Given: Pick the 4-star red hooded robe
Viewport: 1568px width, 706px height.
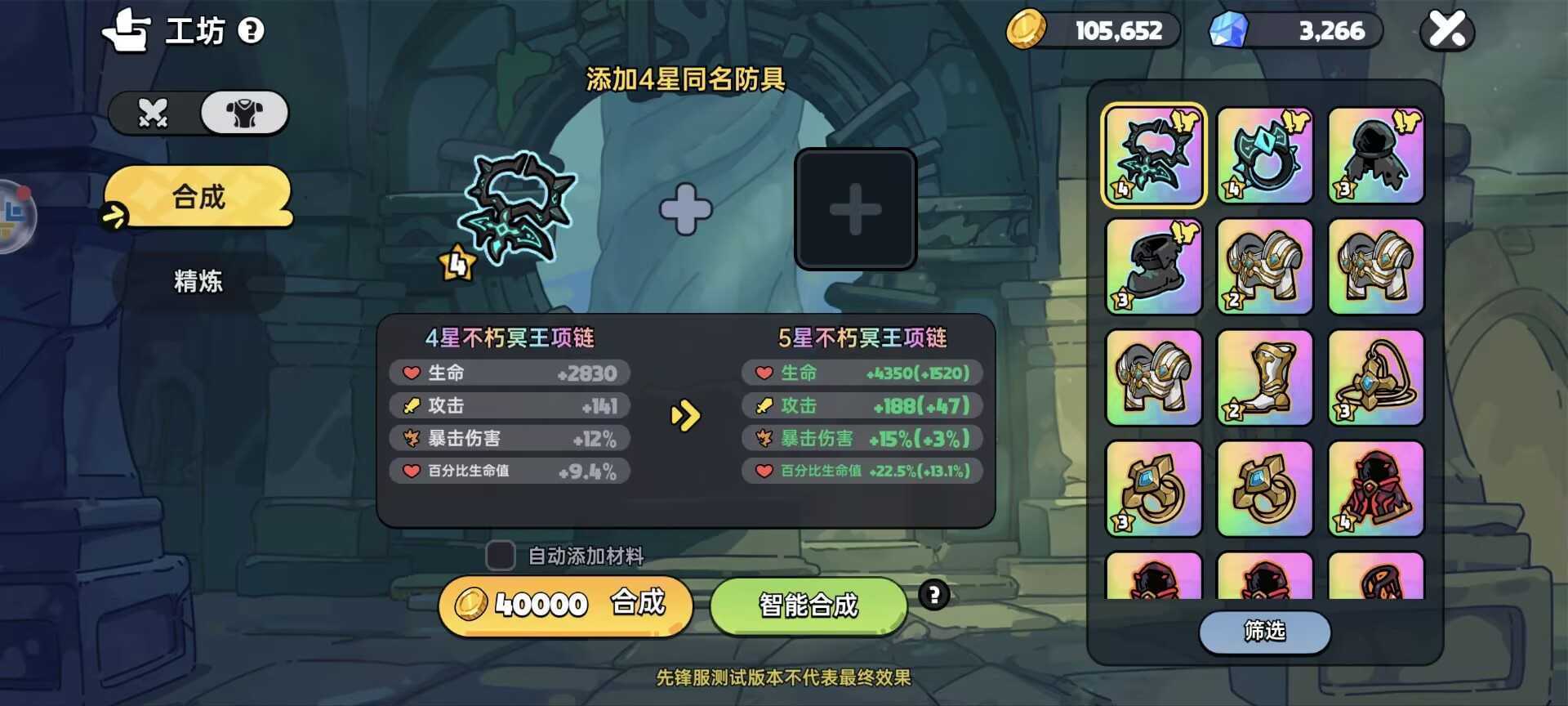Looking at the screenshot, I should click(1375, 489).
